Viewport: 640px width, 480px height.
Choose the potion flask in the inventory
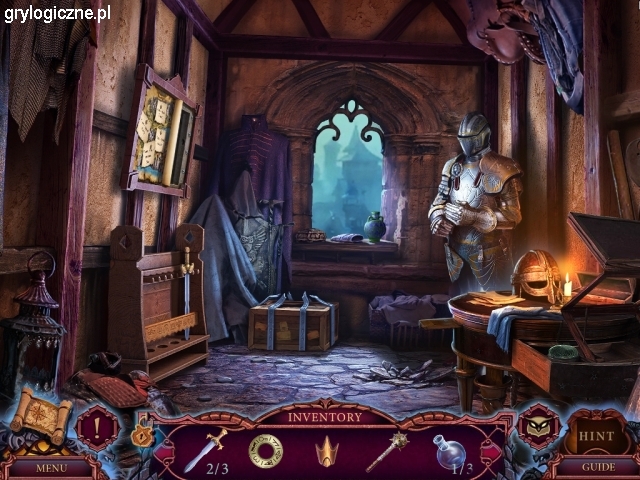point(448,450)
